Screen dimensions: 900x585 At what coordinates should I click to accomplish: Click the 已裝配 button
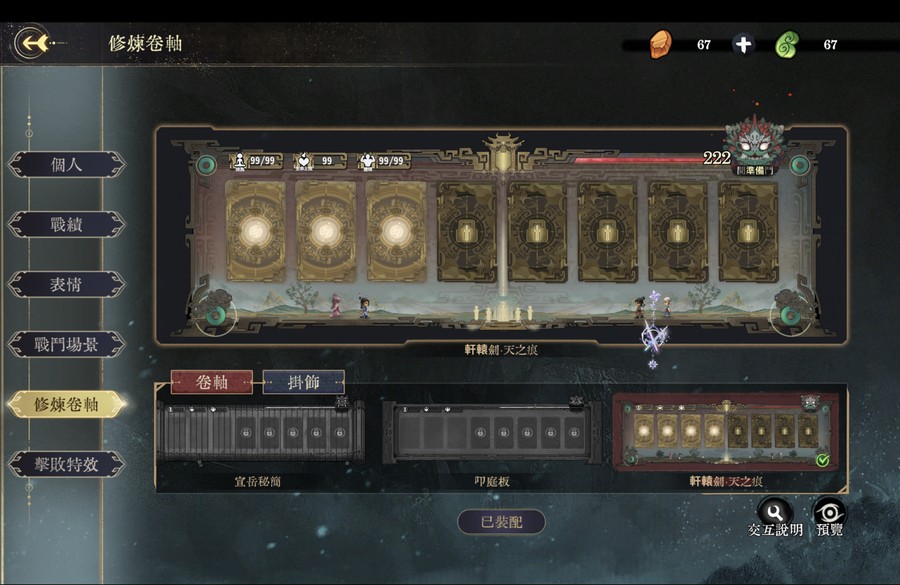(x=501, y=521)
